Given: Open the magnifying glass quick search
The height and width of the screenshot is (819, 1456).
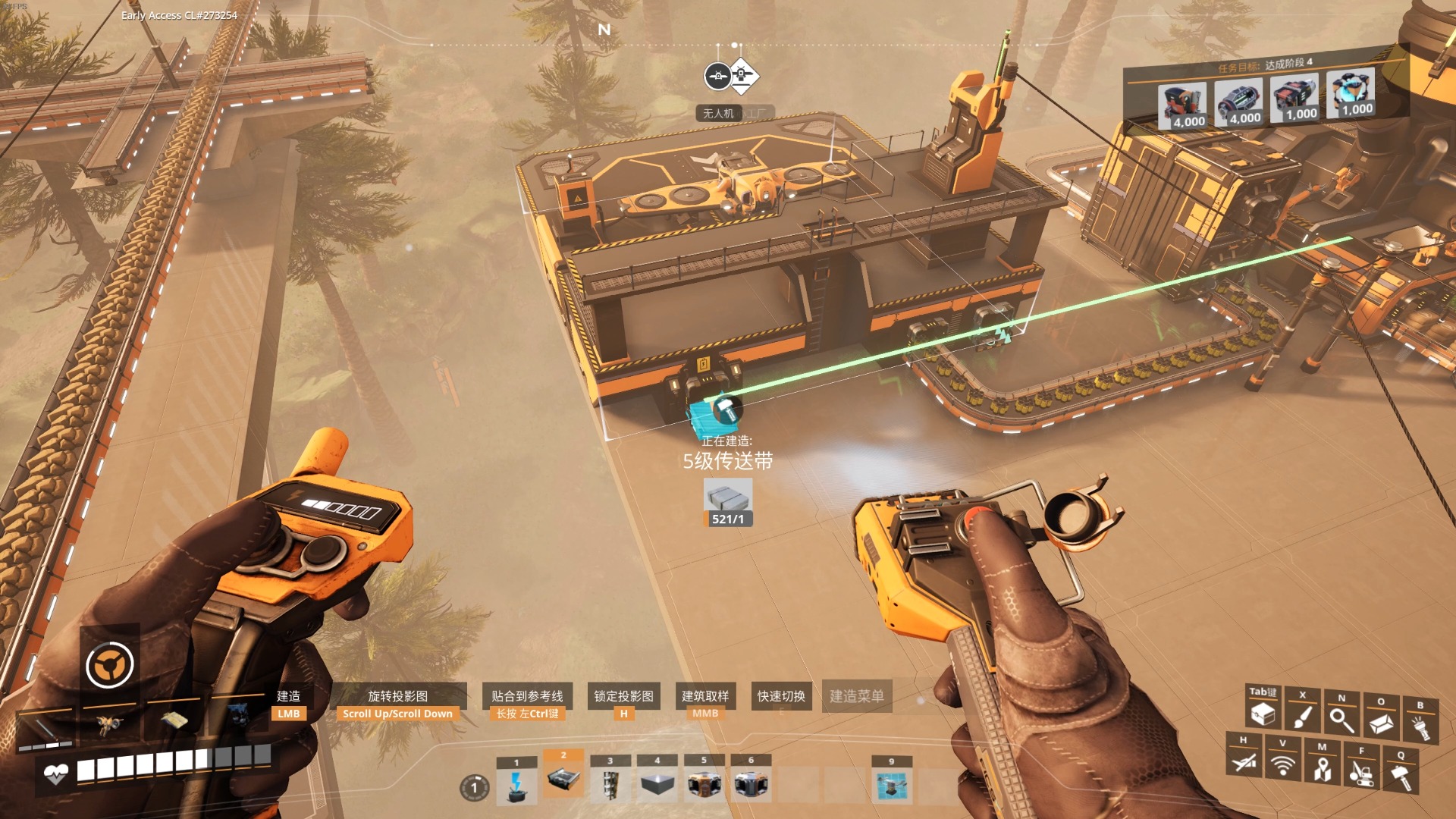Looking at the screenshot, I should (x=1341, y=720).
